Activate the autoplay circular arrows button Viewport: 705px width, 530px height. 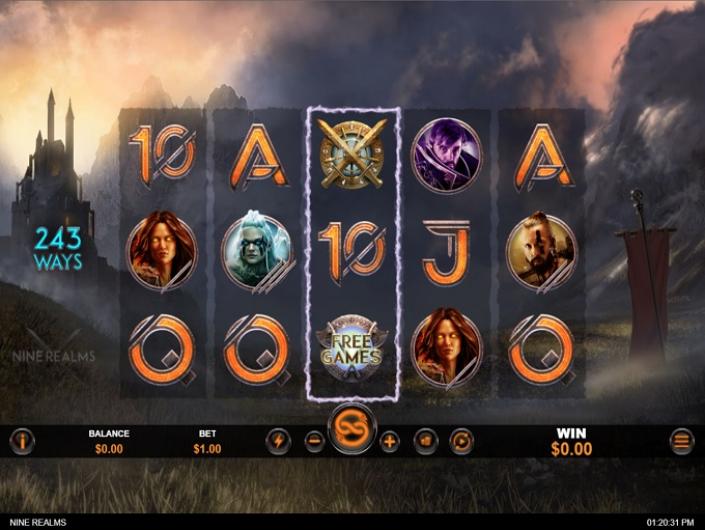click(x=461, y=441)
